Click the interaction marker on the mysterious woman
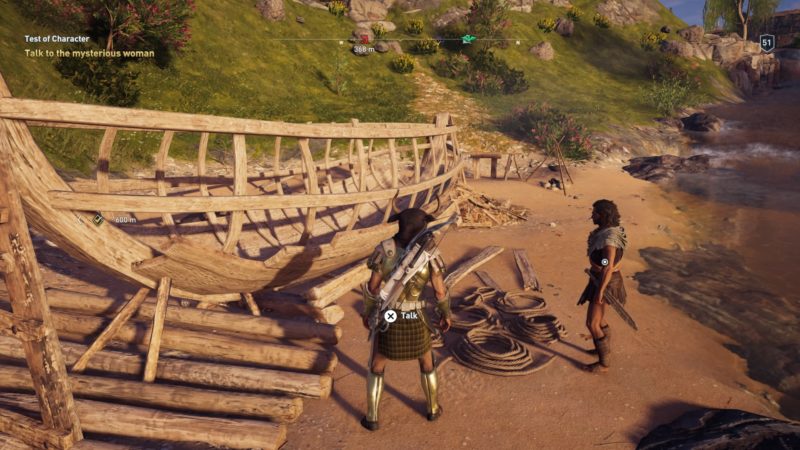 pyautogui.click(x=605, y=261)
